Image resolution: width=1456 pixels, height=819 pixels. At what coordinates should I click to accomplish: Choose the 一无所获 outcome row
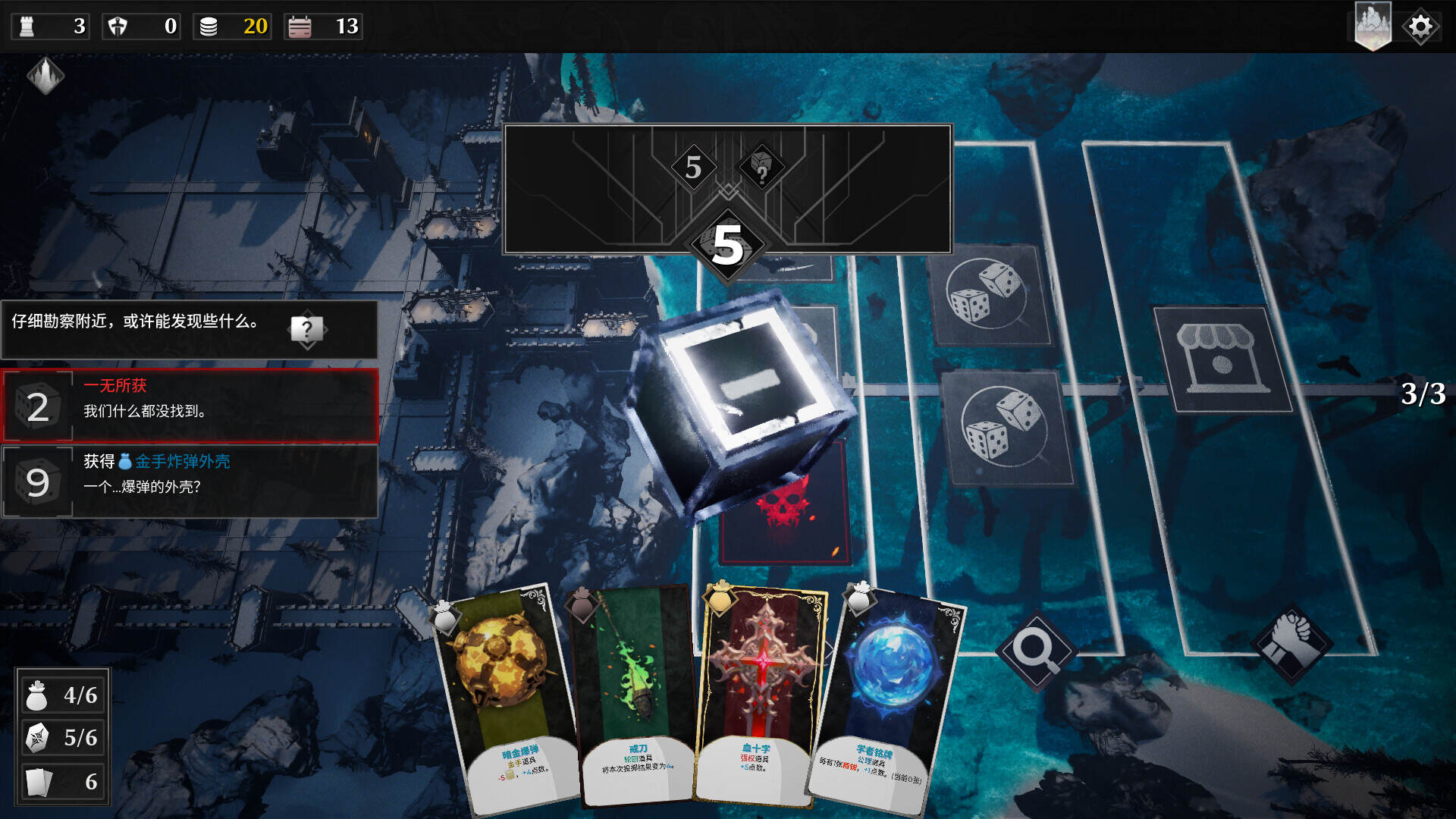click(190, 406)
